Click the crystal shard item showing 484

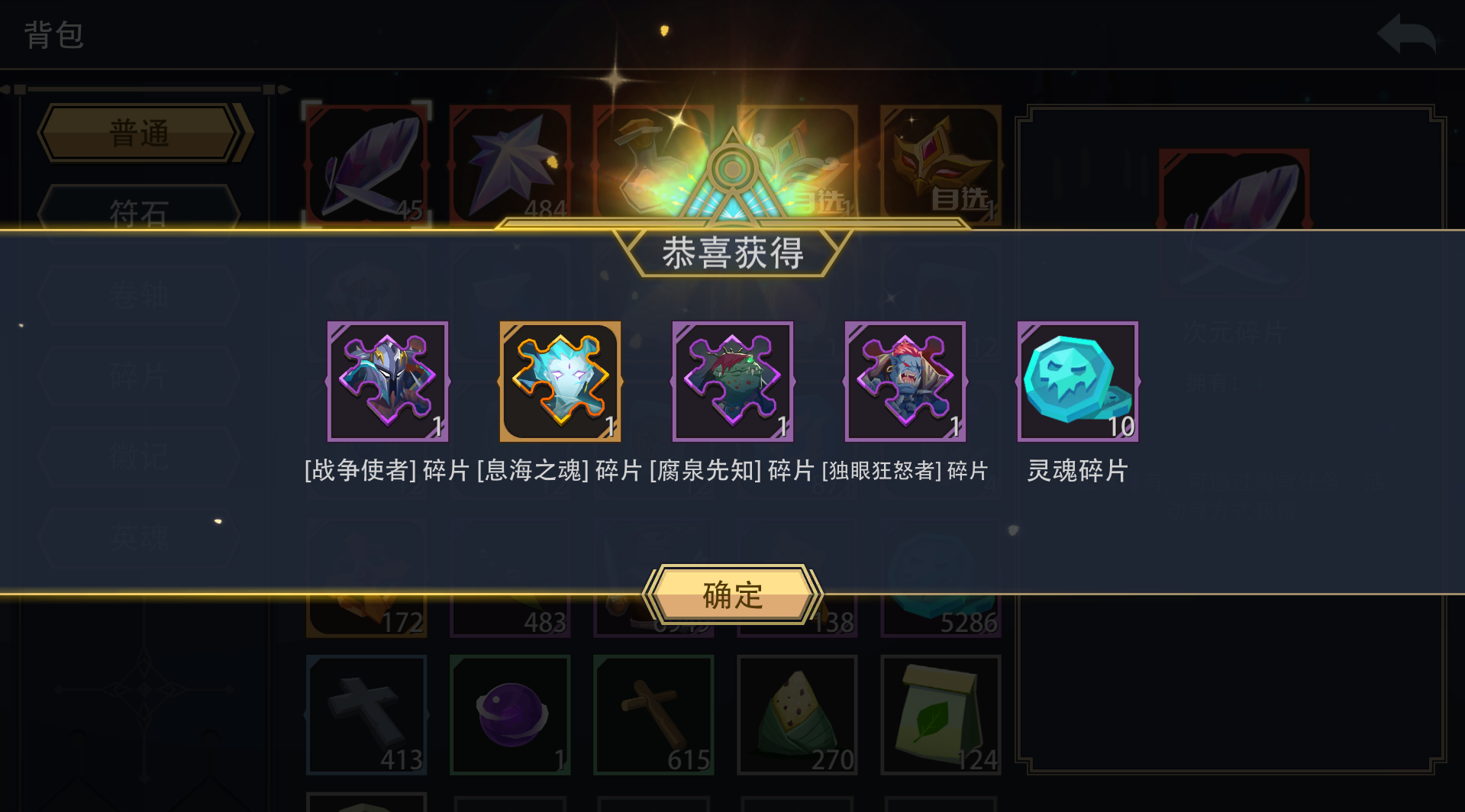(x=510, y=160)
